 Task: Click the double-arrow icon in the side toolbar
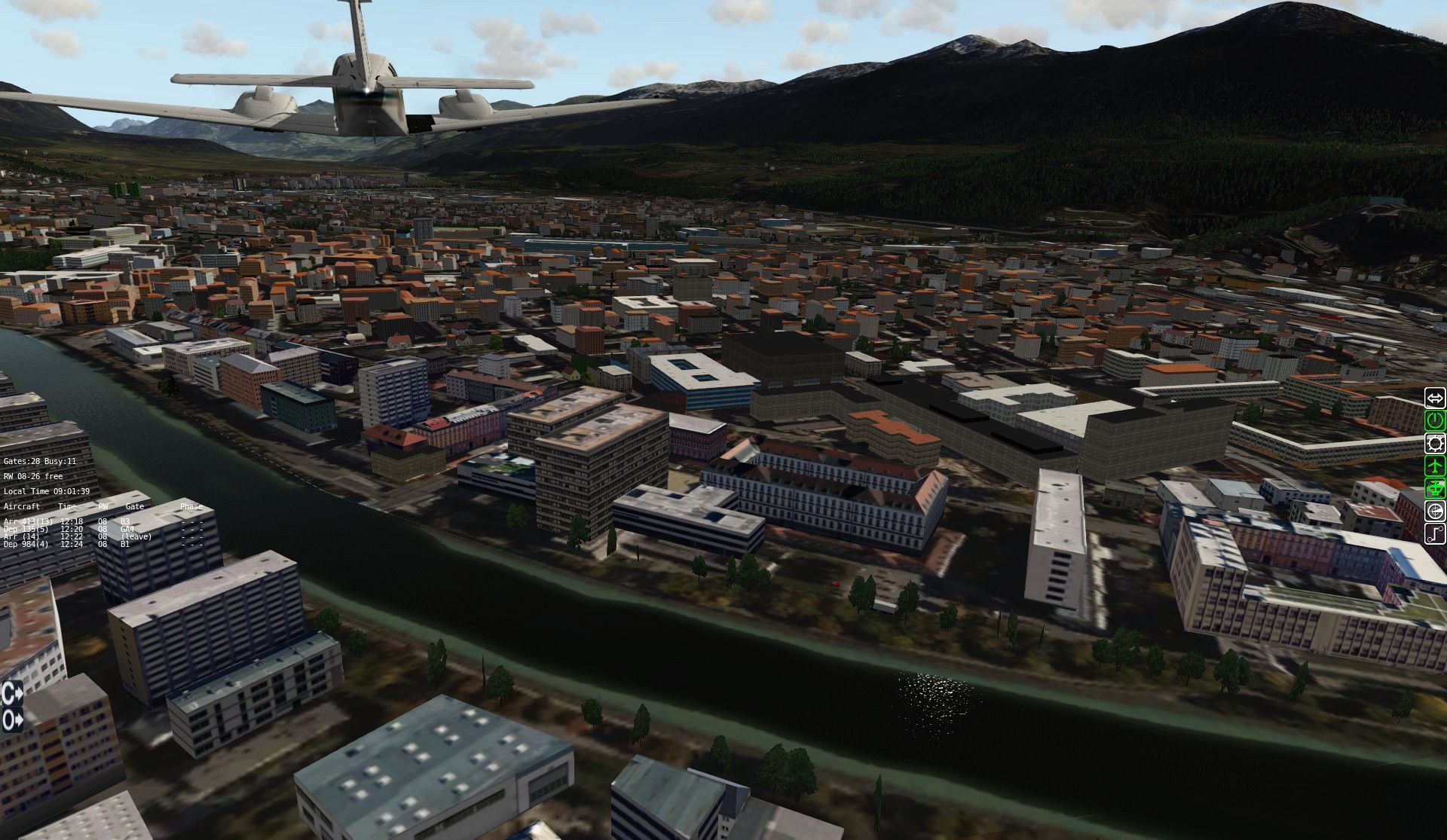pos(1435,398)
